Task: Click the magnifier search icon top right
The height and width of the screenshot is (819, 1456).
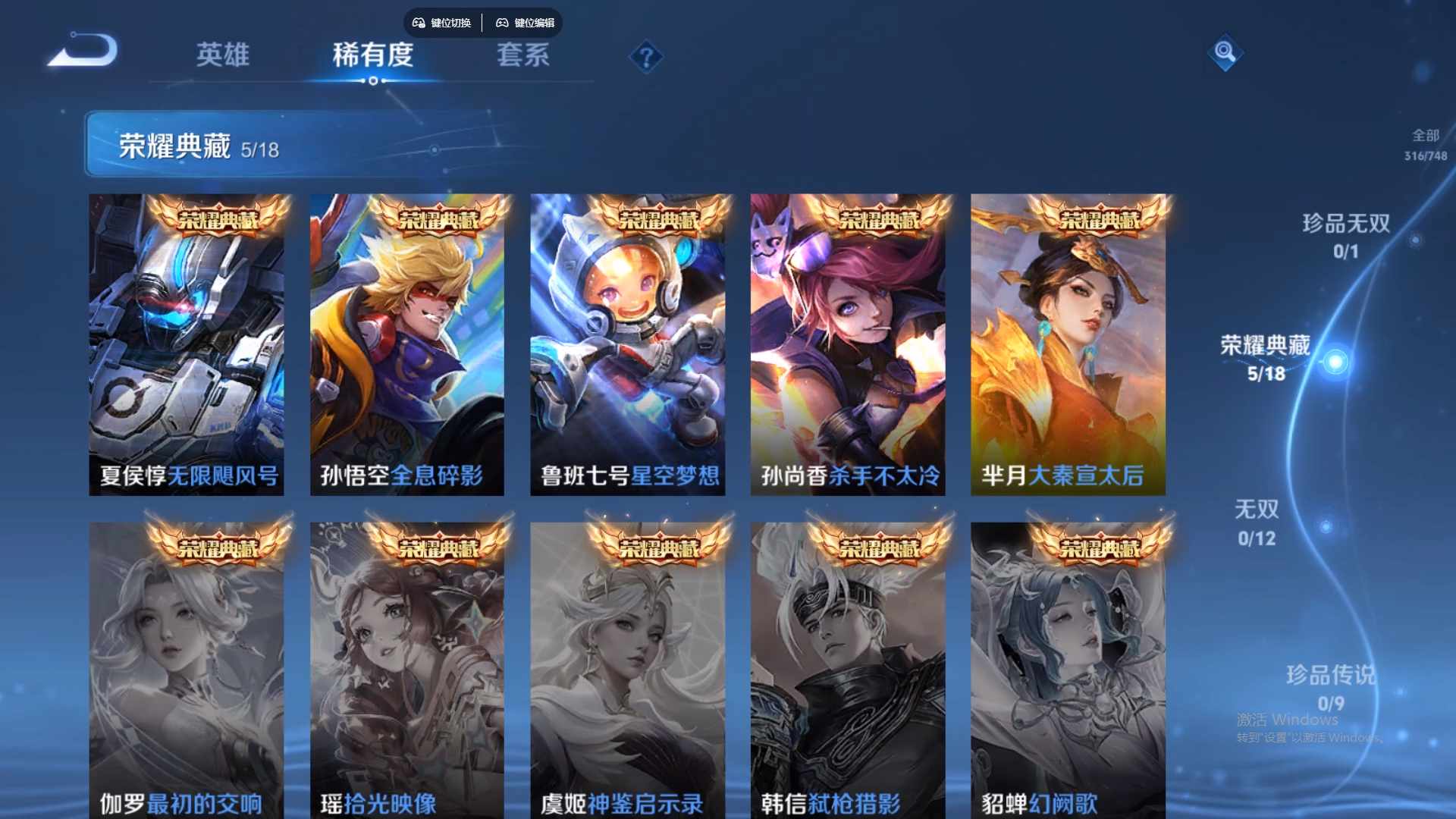Action: point(1225,54)
